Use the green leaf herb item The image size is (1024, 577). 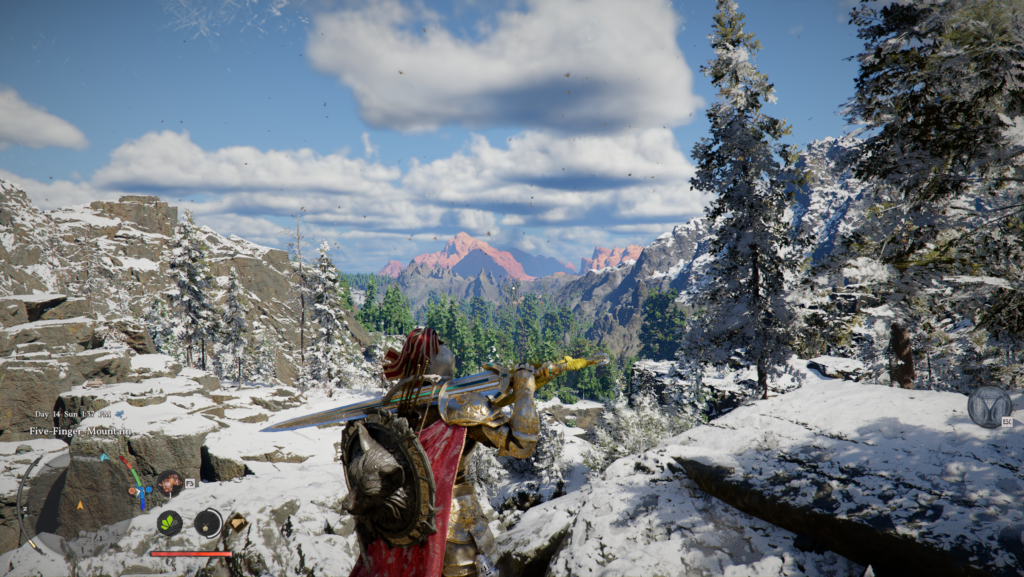169,522
